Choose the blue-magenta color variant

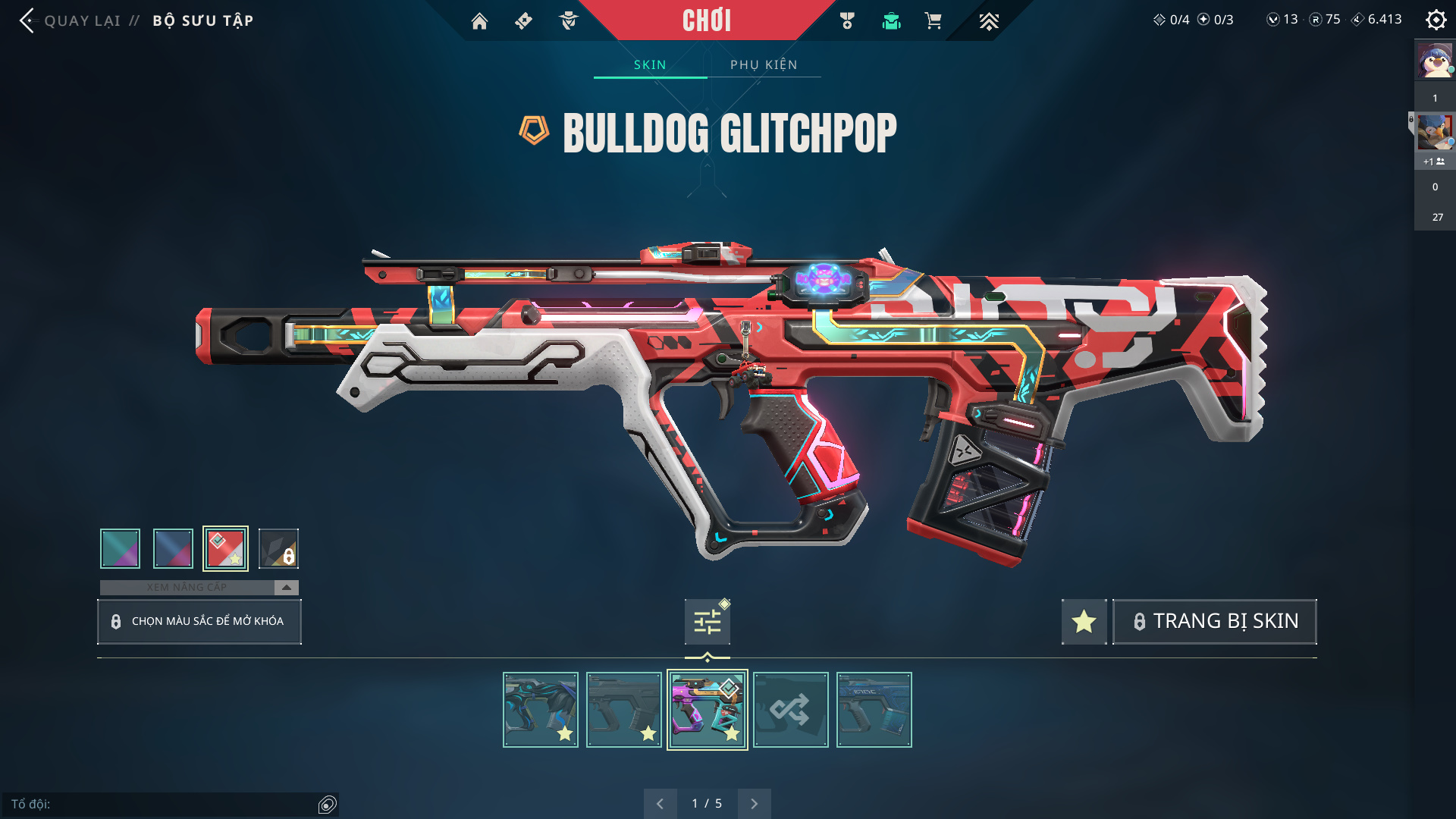(x=173, y=548)
